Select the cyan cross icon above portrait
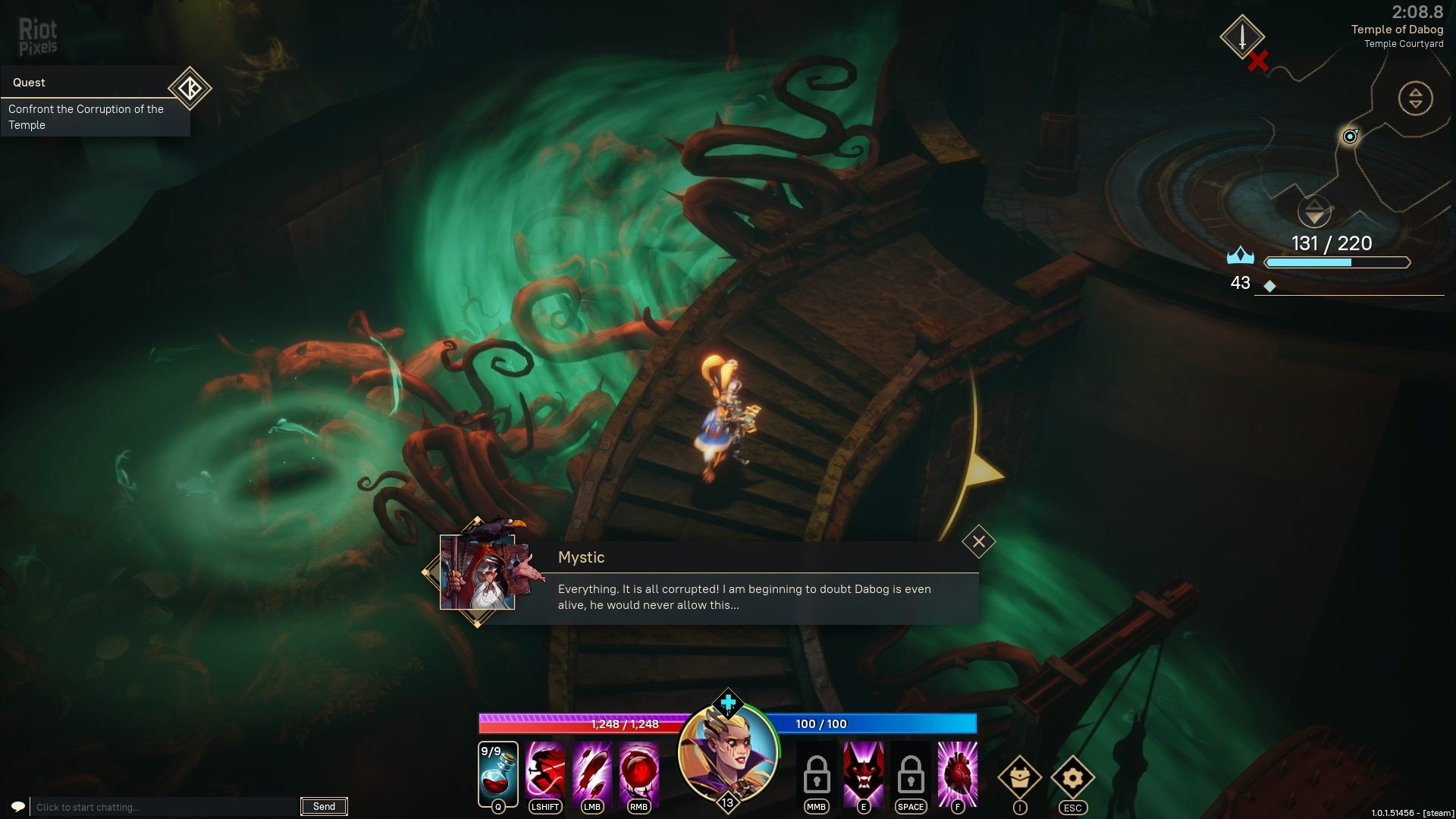Screen dimensions: 1456x819 coord(728,704)
